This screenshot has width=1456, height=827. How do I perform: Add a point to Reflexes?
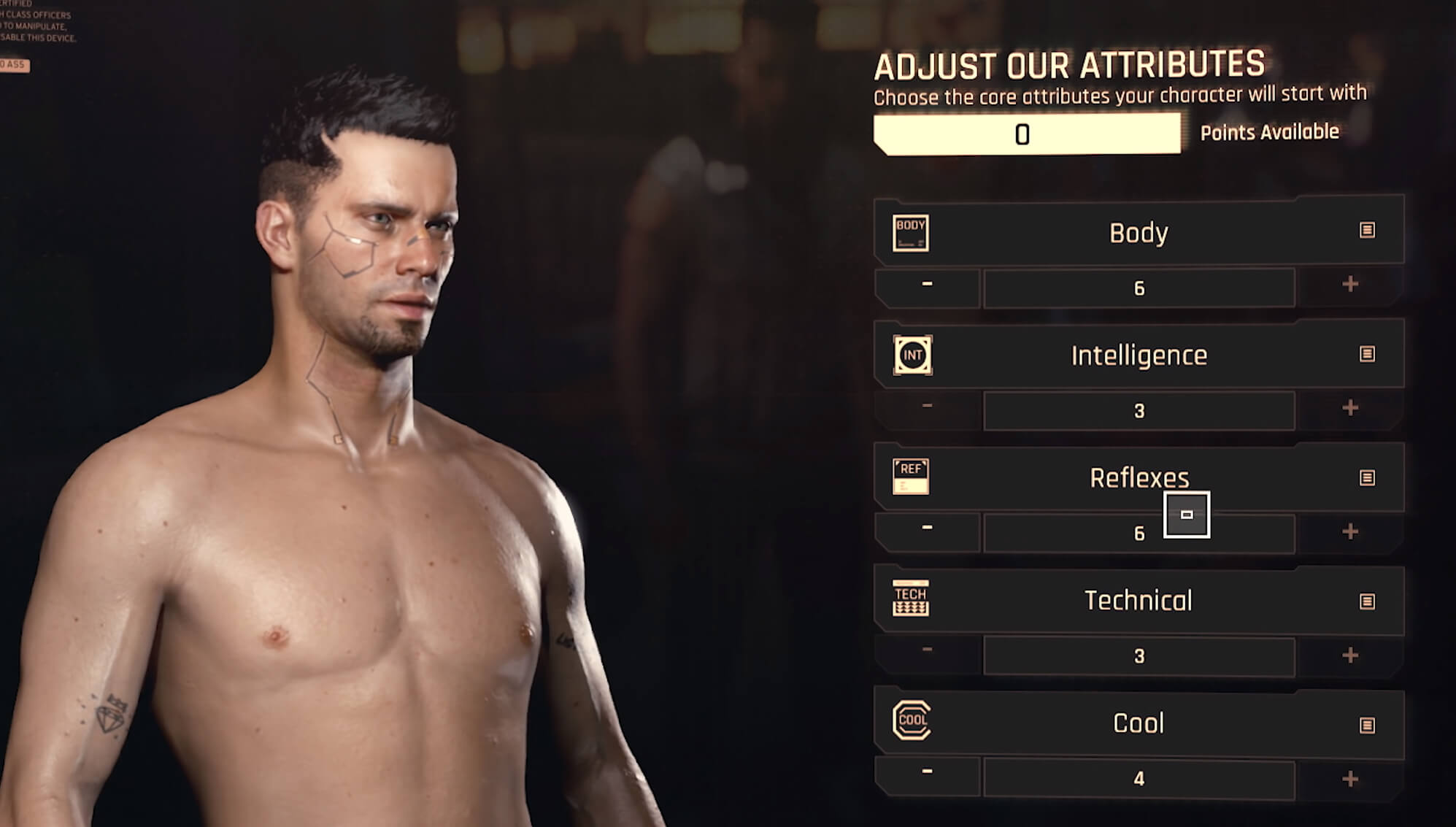pyautogui.click(x=1350, y=531)
